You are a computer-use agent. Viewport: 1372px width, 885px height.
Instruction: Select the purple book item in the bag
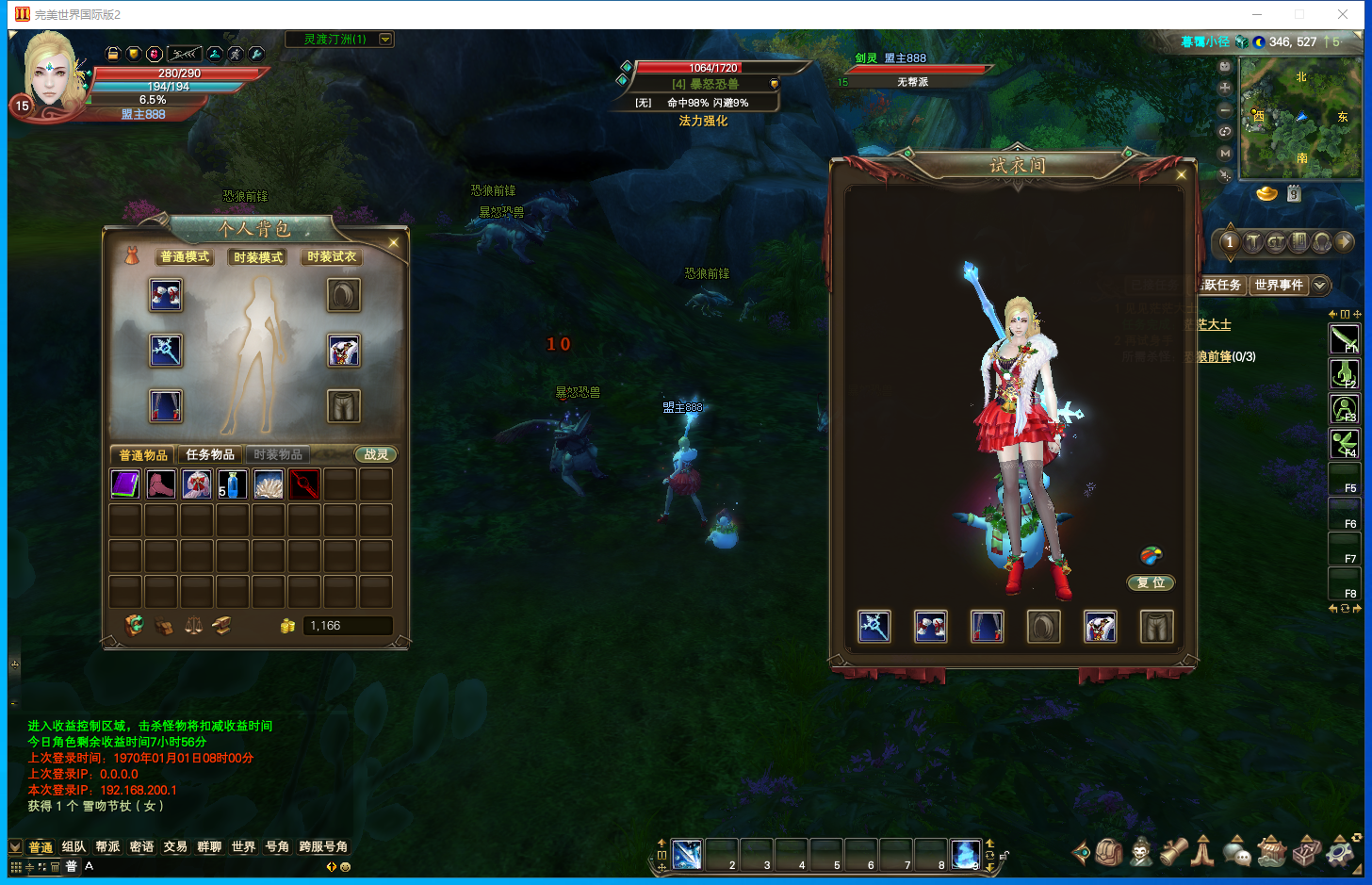tap(125, 484)
